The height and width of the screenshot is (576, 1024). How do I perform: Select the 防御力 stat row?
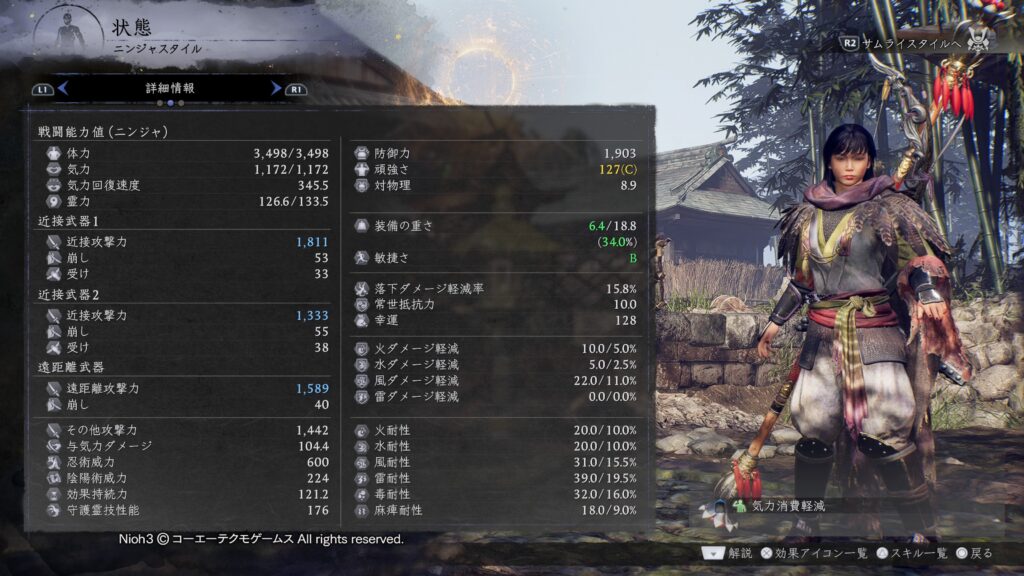point(496,153)
